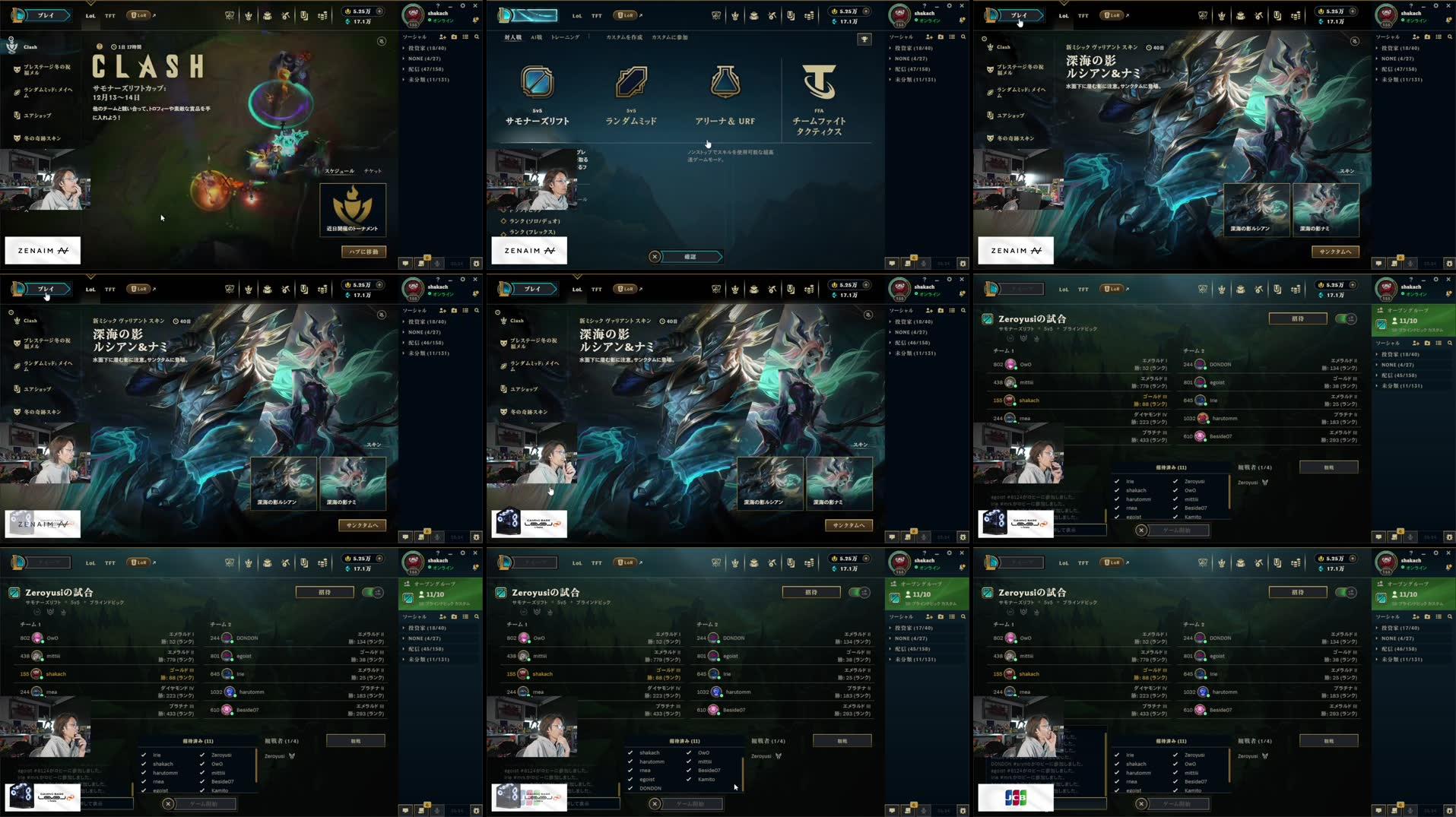Open the friend search icon in the social panel
The image size is (1456, 817).
477,36
